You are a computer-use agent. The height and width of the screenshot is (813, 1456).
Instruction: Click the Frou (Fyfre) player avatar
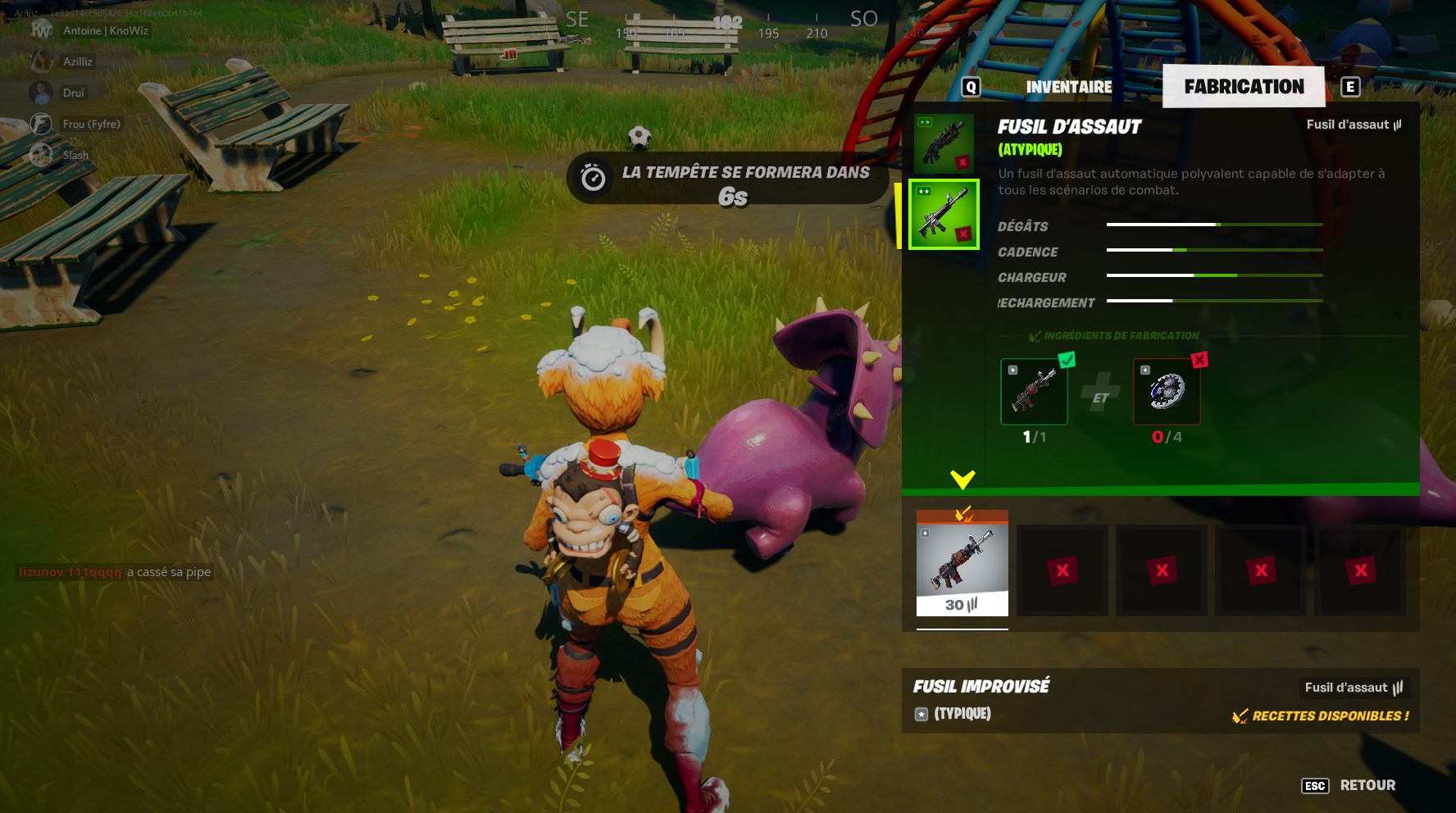40,124
